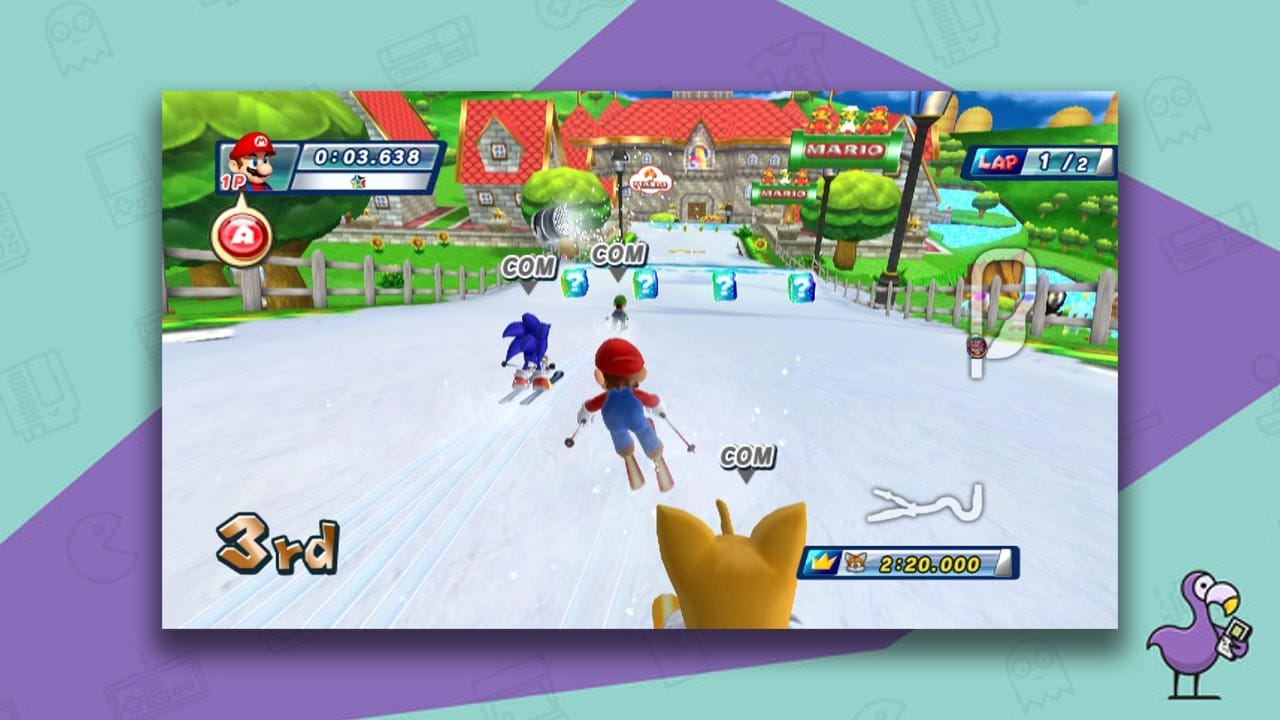The width and height of the screenshot is (1280, 720).
Task: Toggle the COM tag above Luigi
Action: pyautogui.click(x=617, y=255)
